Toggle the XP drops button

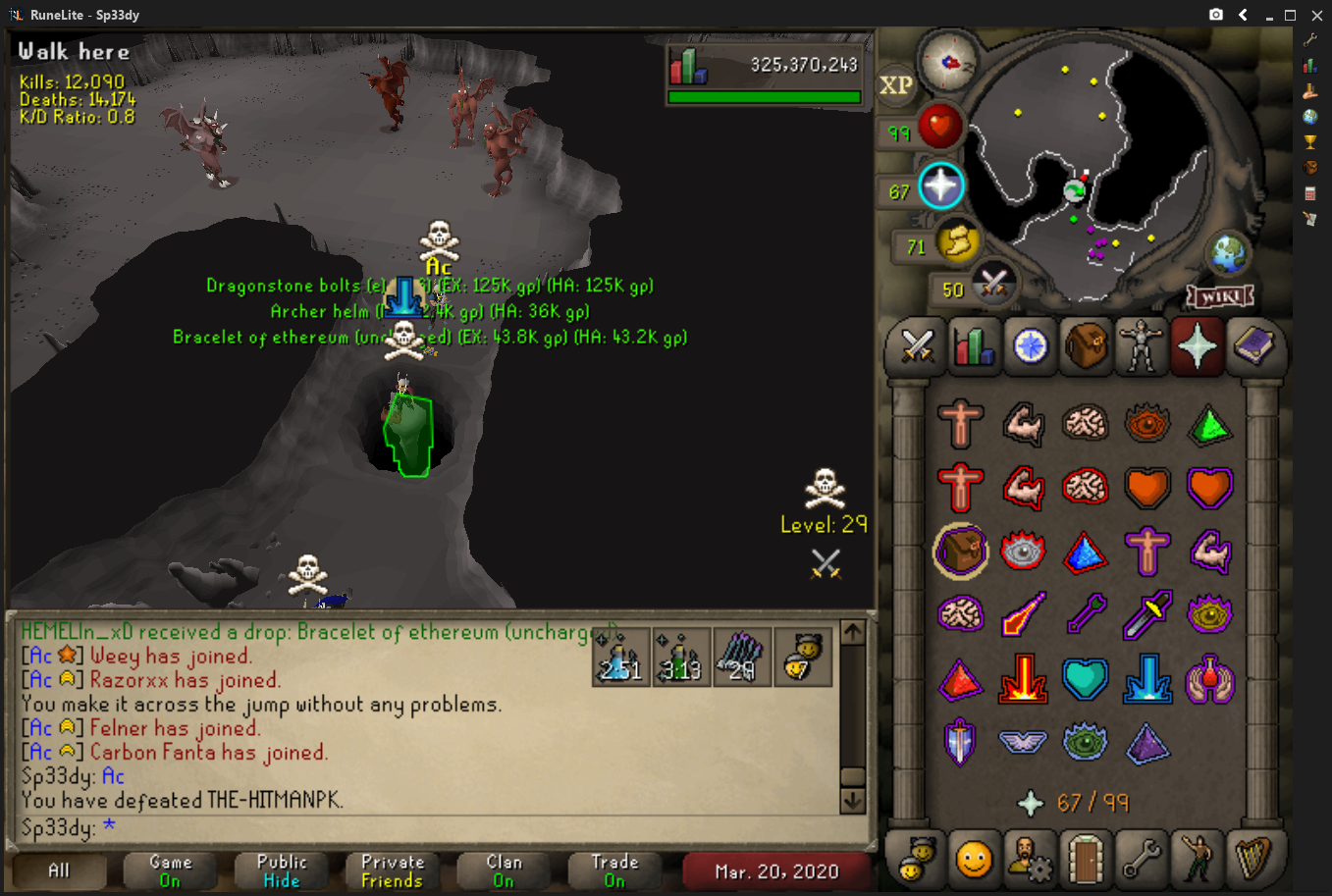coord(895,85)
